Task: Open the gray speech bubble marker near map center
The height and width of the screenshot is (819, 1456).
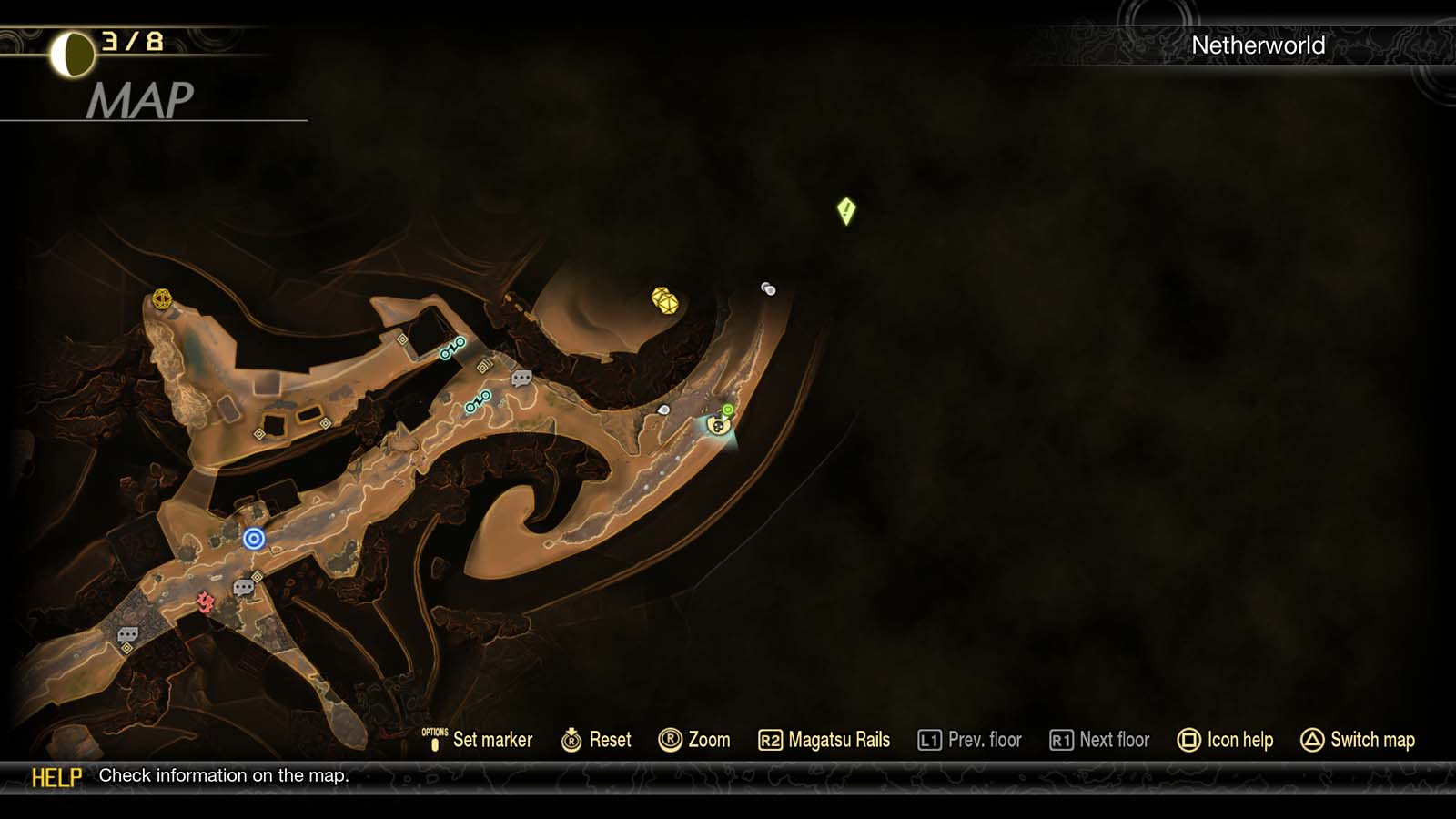Action: (521, 379)
